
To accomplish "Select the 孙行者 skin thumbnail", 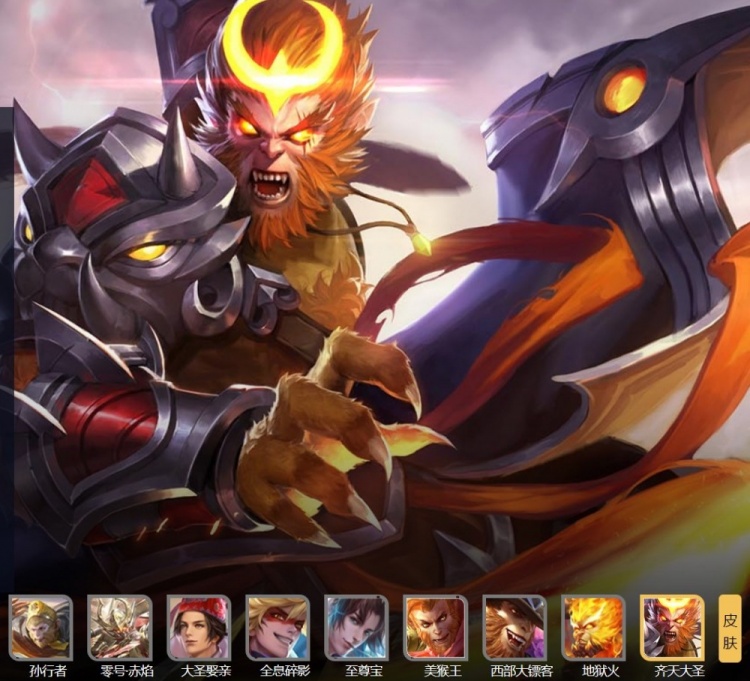I will [41, 628].
